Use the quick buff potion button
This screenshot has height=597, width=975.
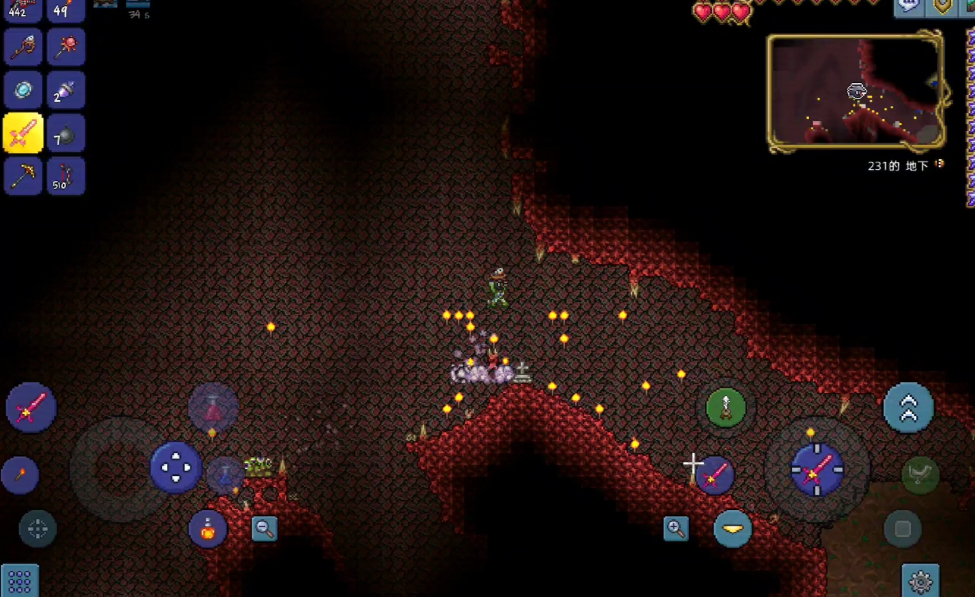tap(208, 528)
